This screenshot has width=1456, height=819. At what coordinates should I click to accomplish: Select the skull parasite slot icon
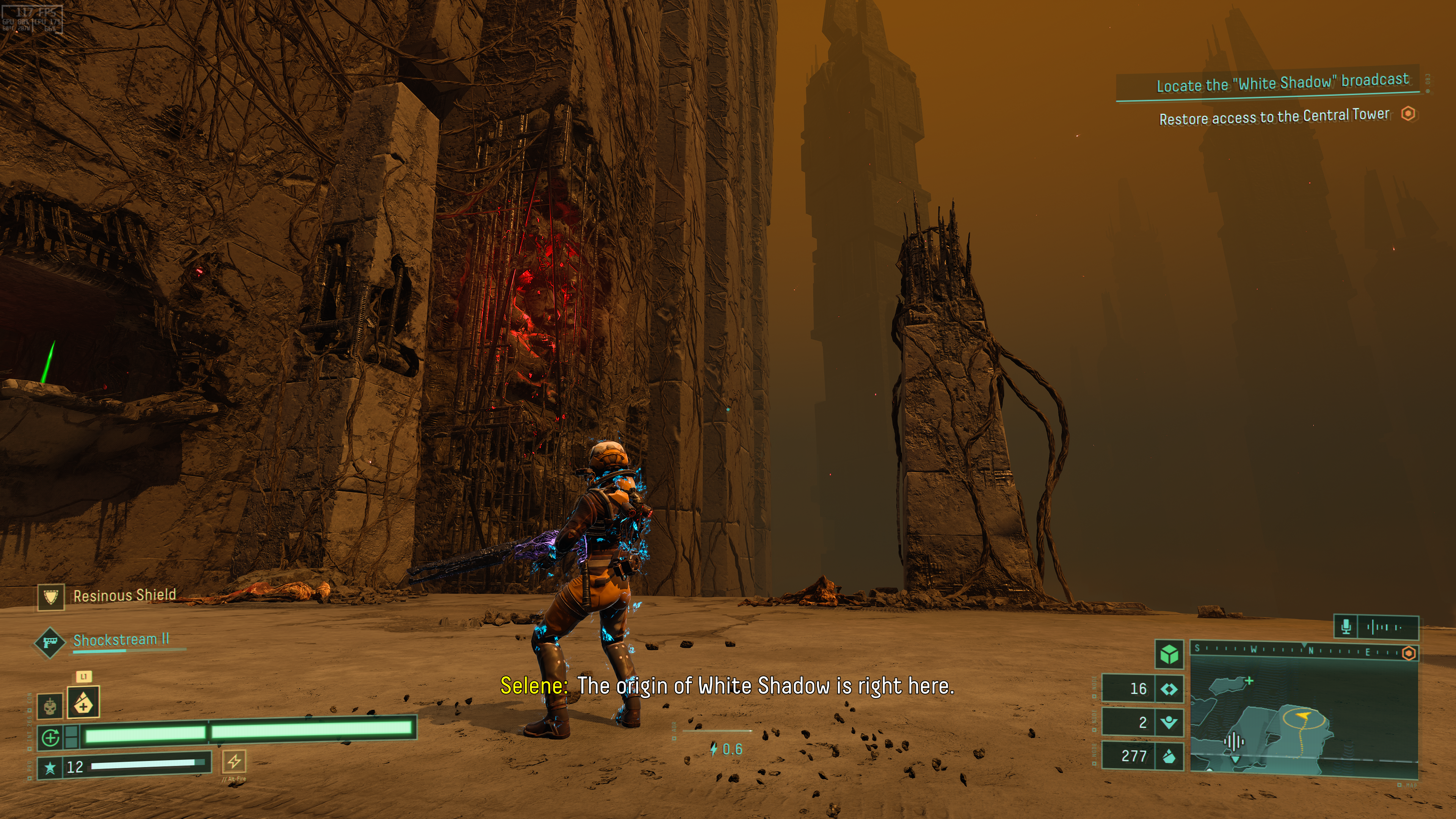pyautogui.click(x=50, y=706)
